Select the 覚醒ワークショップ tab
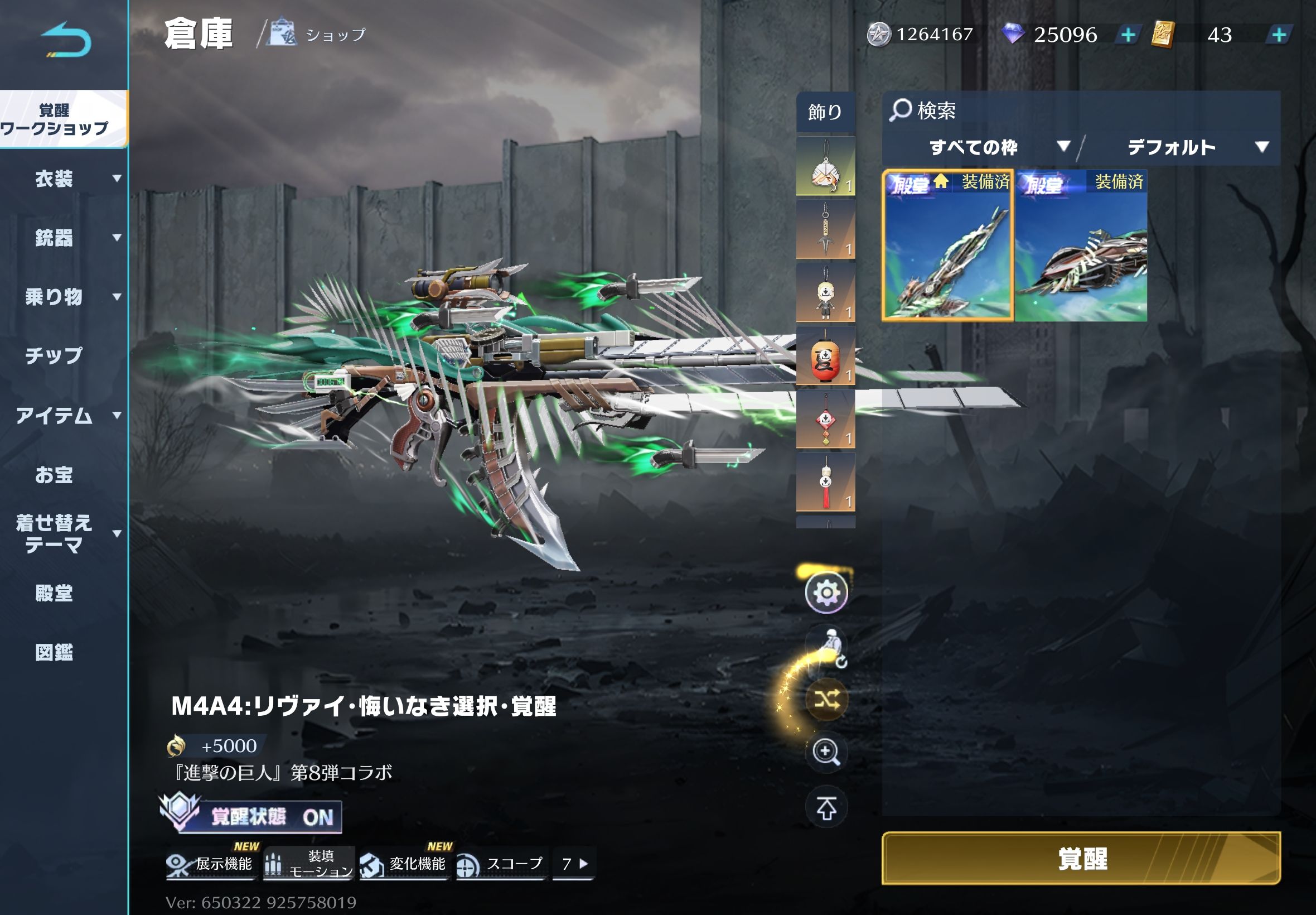This screenshot has height=915, width=1316. coord(63,119)
